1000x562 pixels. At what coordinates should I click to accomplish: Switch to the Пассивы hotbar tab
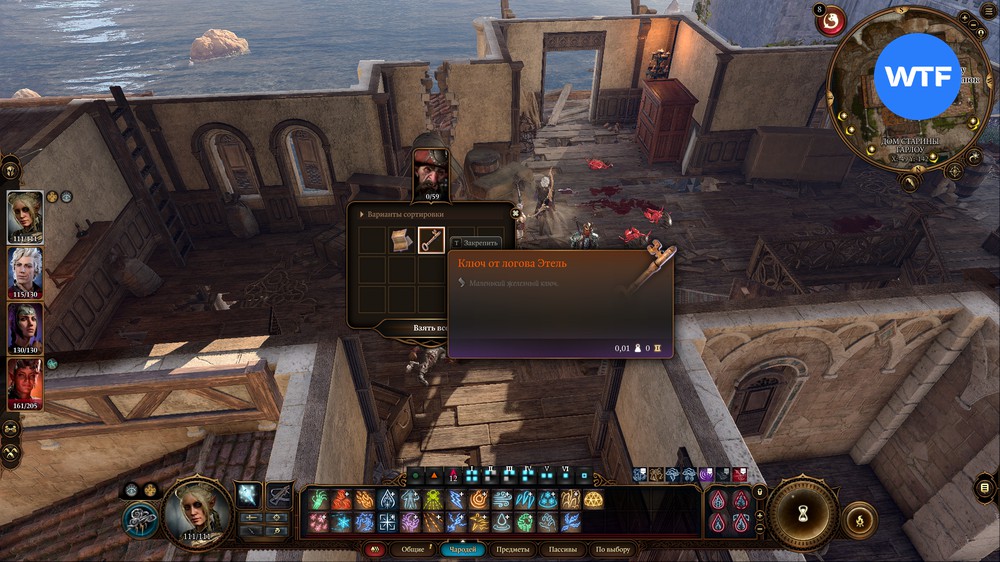(x=563, y=549)
